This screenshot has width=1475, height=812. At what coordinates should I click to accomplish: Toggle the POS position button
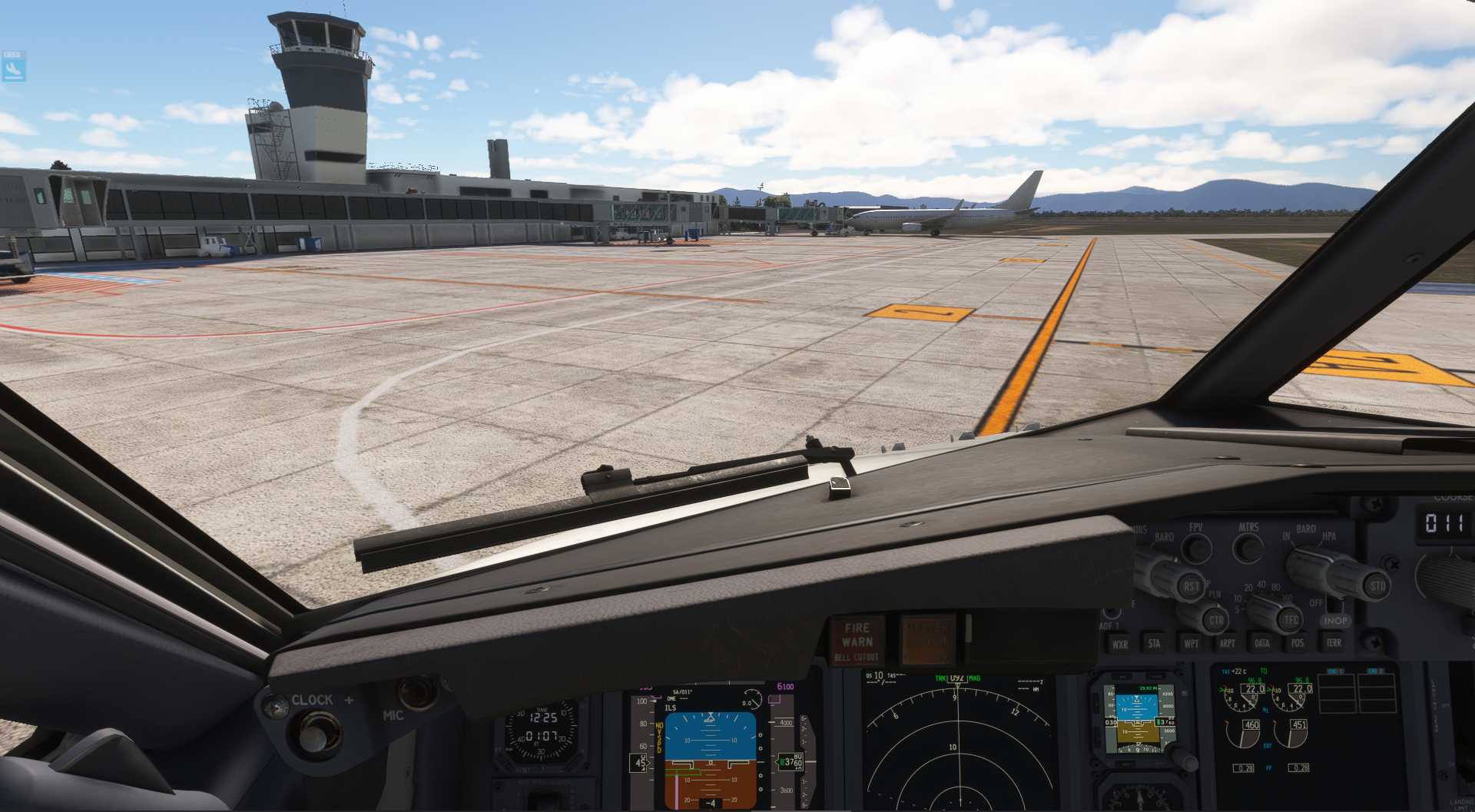coord(1298,642)
